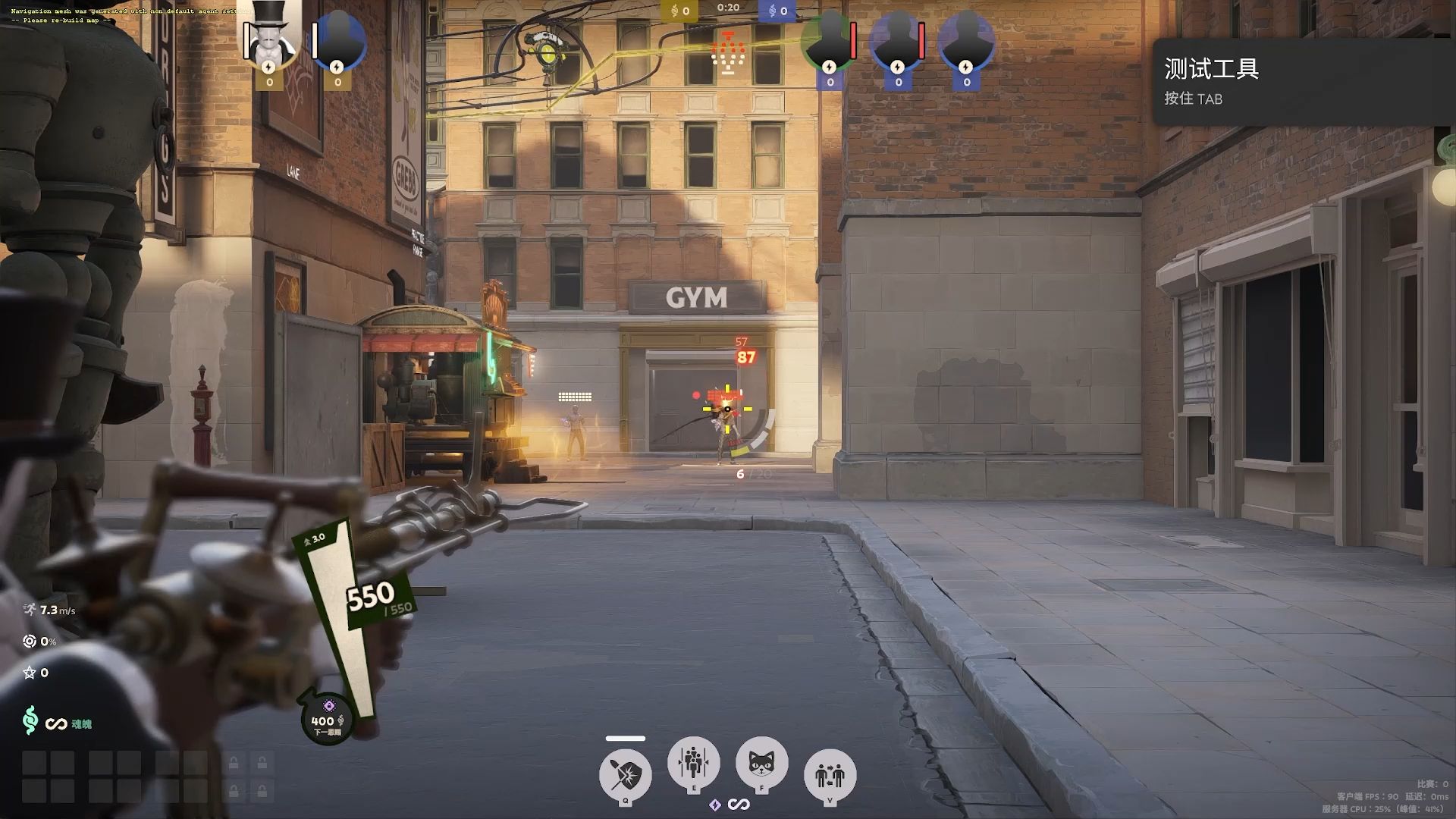
Task: Click the green souls currency icon
Action: 30,720
